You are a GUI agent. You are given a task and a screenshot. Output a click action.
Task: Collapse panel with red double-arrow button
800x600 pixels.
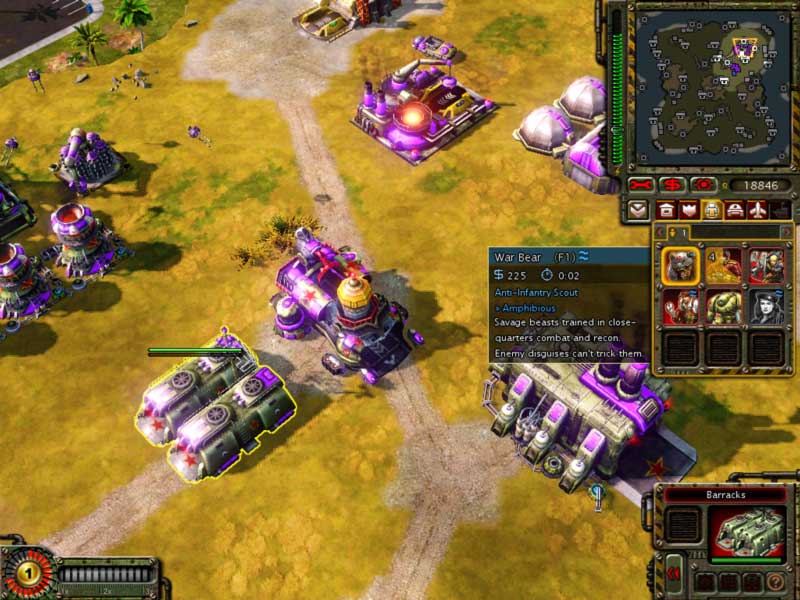[674, 574]
